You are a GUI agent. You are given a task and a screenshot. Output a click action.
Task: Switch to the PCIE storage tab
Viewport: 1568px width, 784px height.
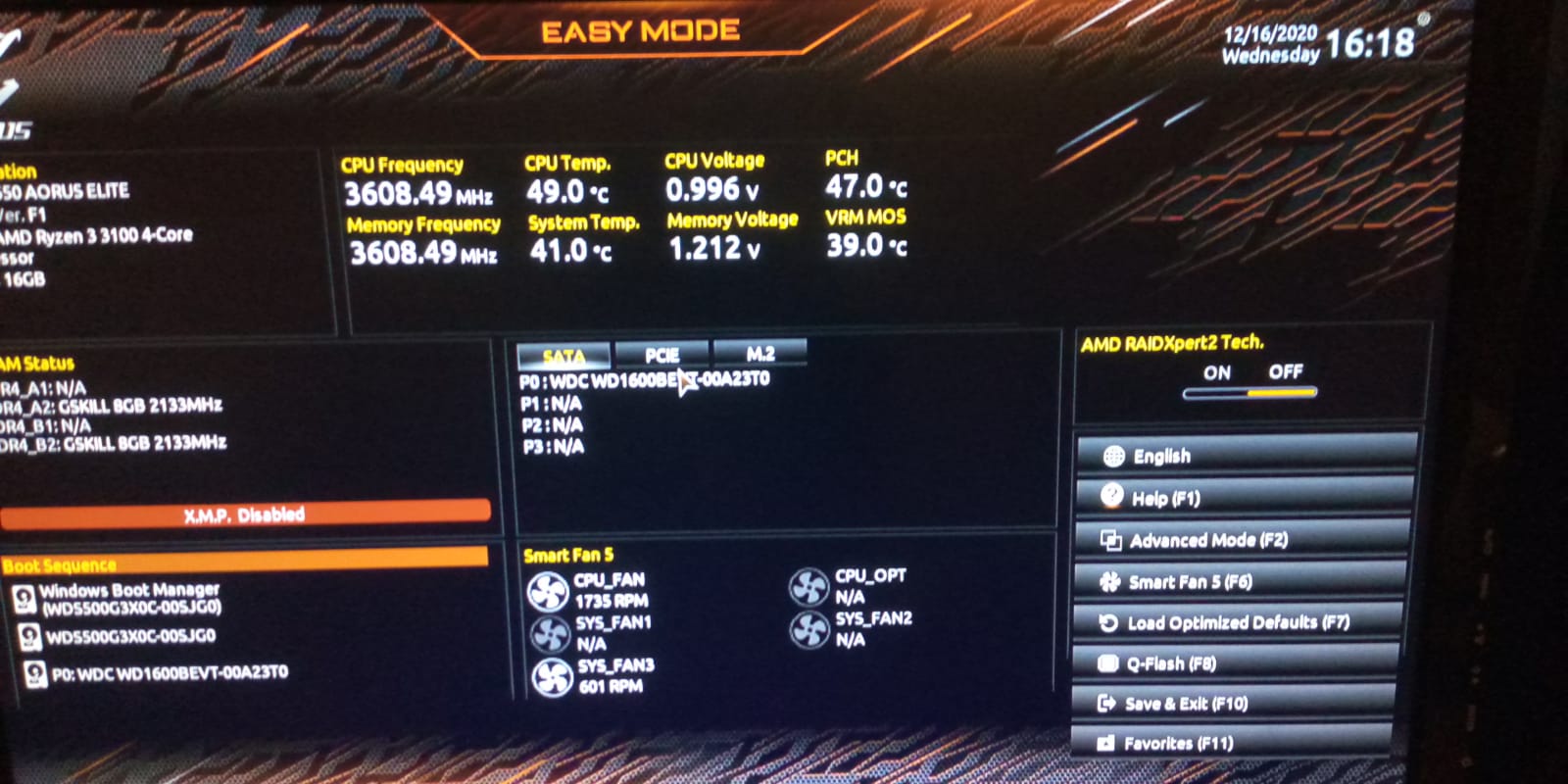tap(662, 355)
